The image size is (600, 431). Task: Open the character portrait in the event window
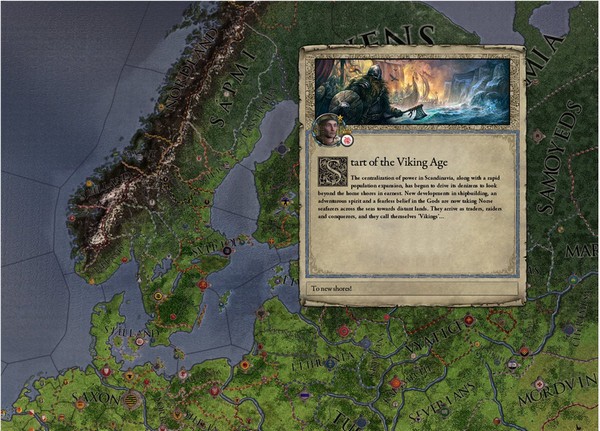pos(326,127)
